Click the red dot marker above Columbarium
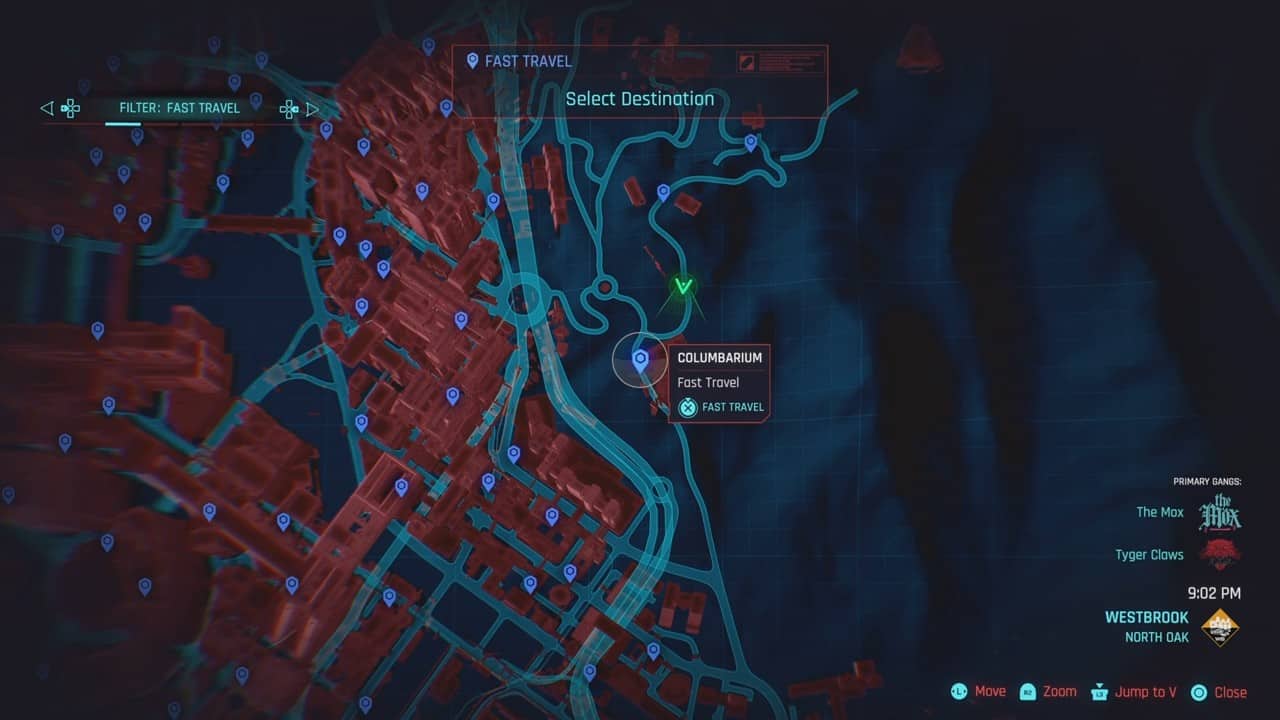The width and height of the screenshot is (1280, 720). (x=606, y=287)
